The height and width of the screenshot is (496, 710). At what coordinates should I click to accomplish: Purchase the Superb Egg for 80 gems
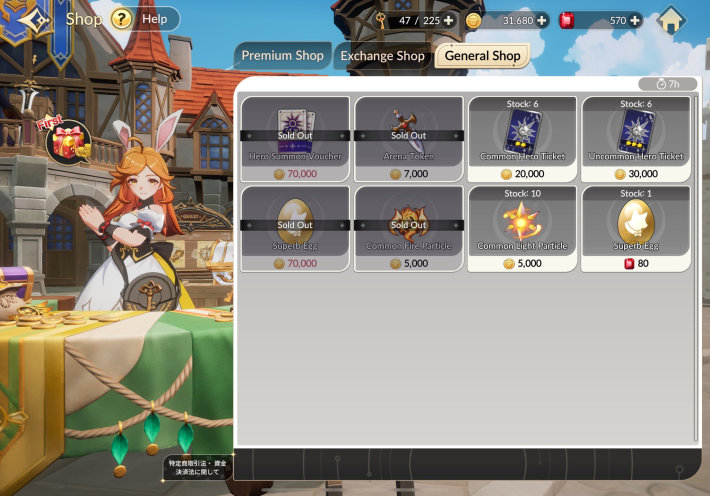pyautogui.click(x=635, y=229)
